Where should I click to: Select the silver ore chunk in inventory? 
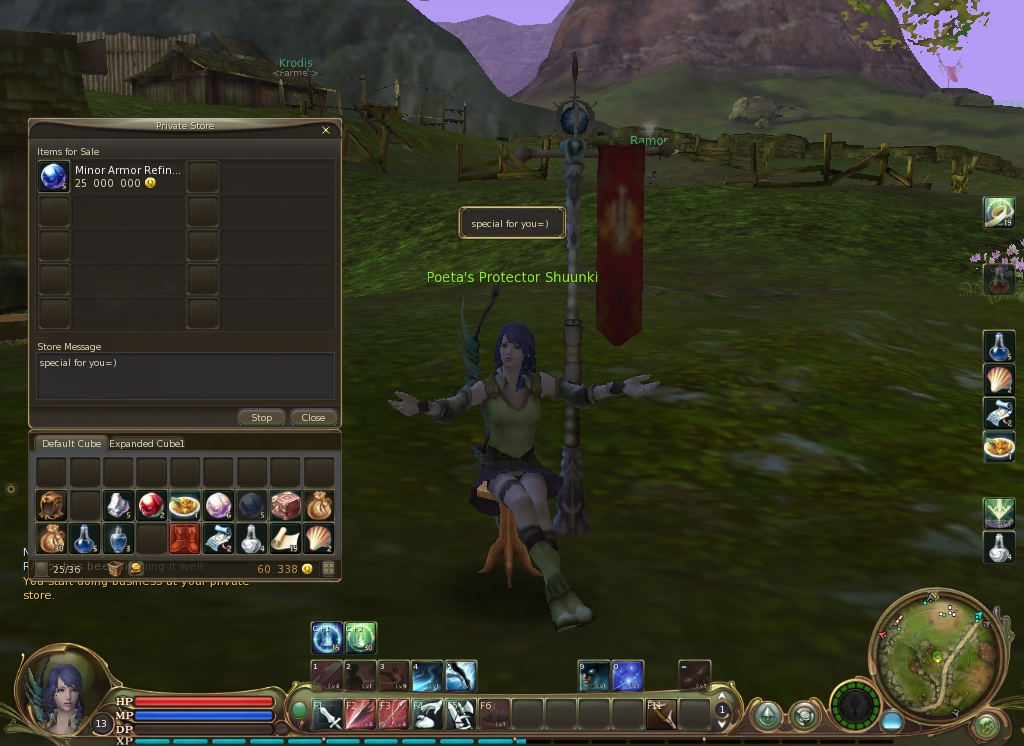click(119, 505)
